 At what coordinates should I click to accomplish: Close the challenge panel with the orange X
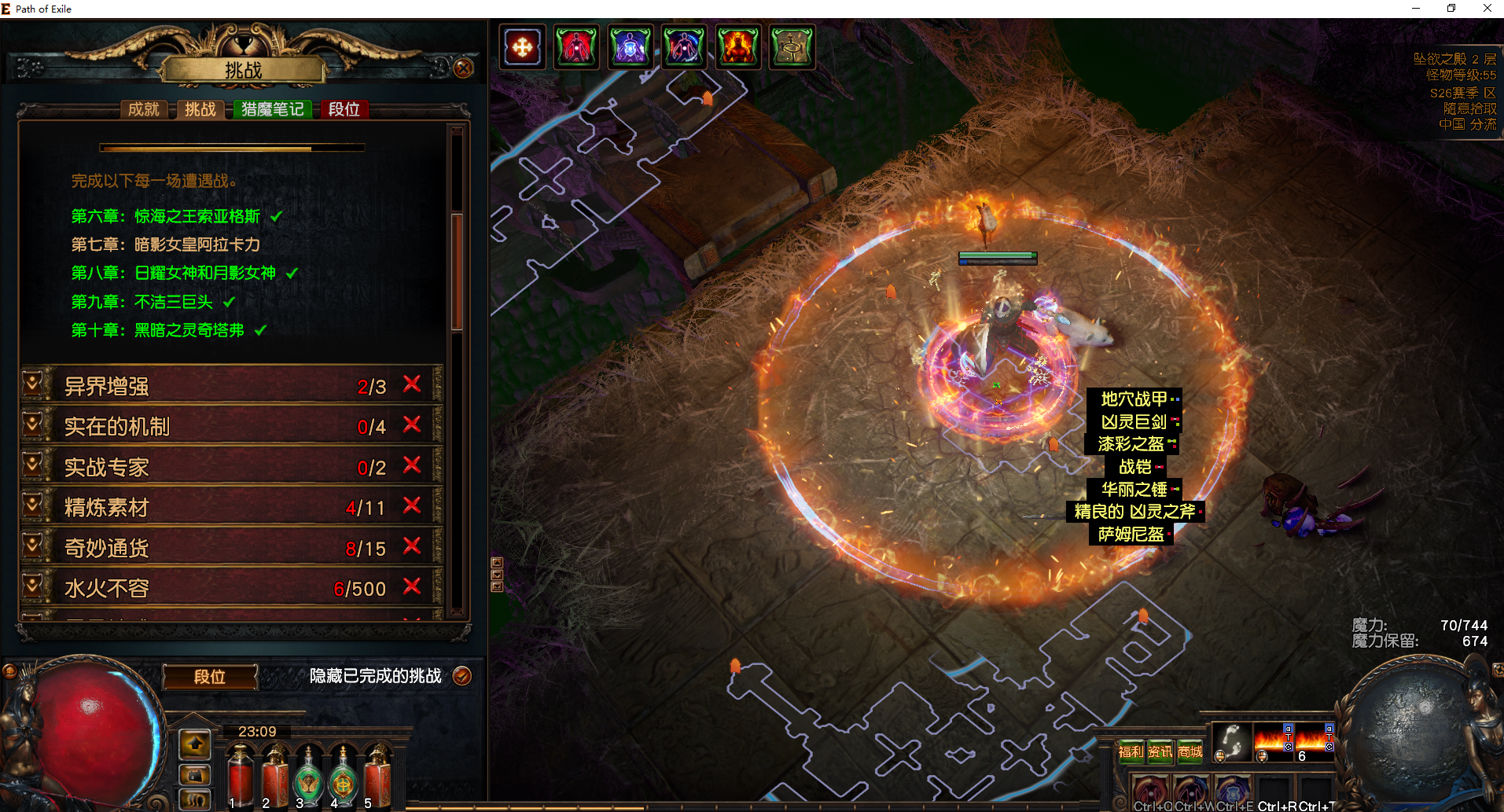[x=464, y=68]
